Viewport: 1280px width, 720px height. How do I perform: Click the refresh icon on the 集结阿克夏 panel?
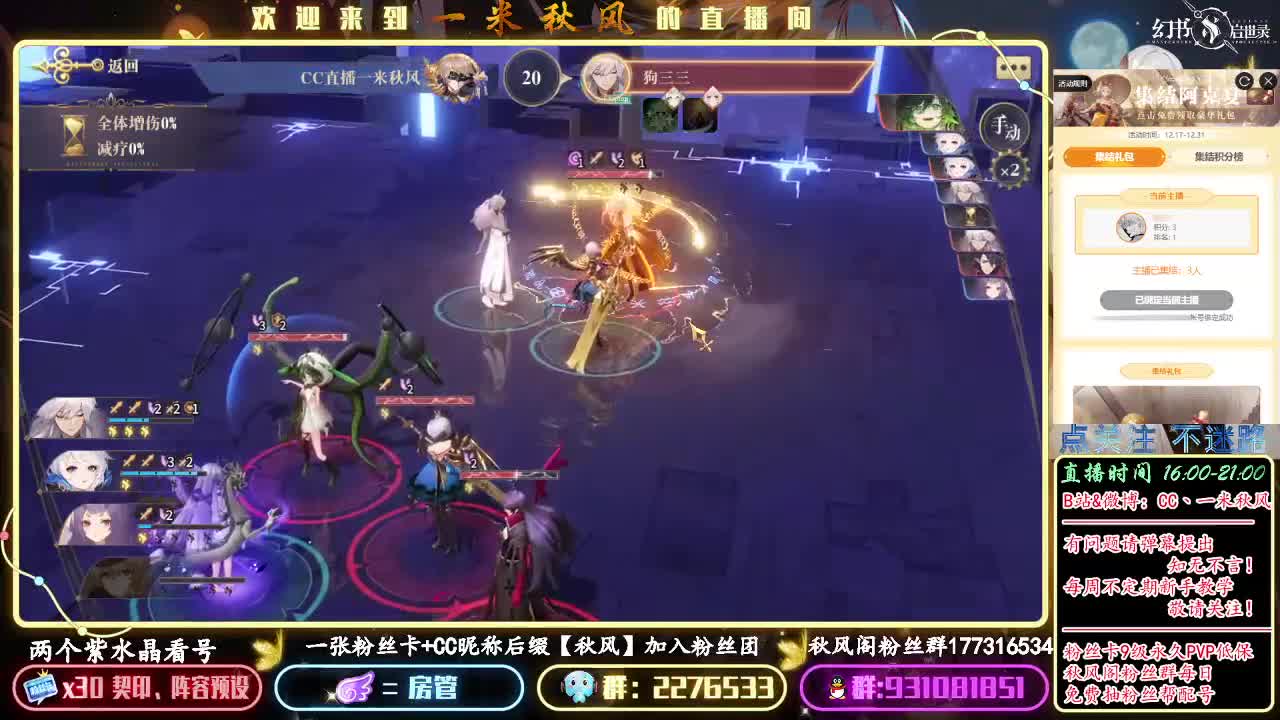tap(1246, 83)
